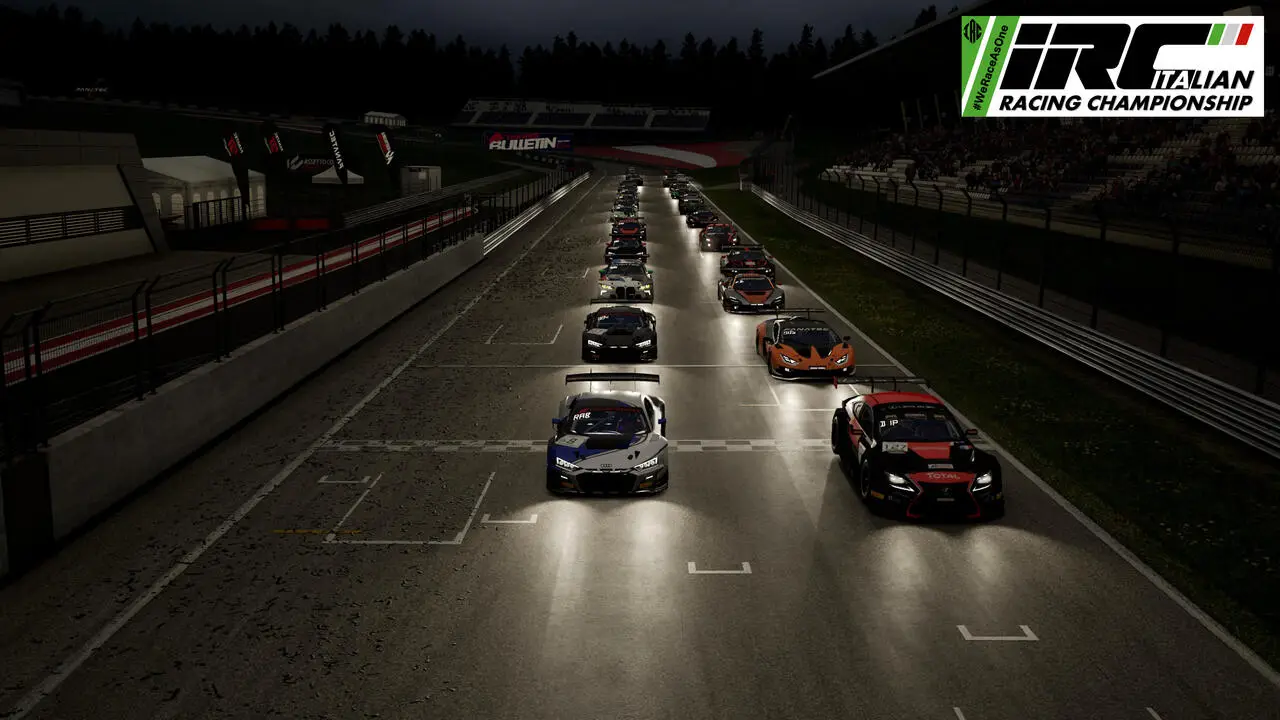Click the IRC Italian Racing Championship logo
Screen dimensions: 1280x720
pos(1111,66)
